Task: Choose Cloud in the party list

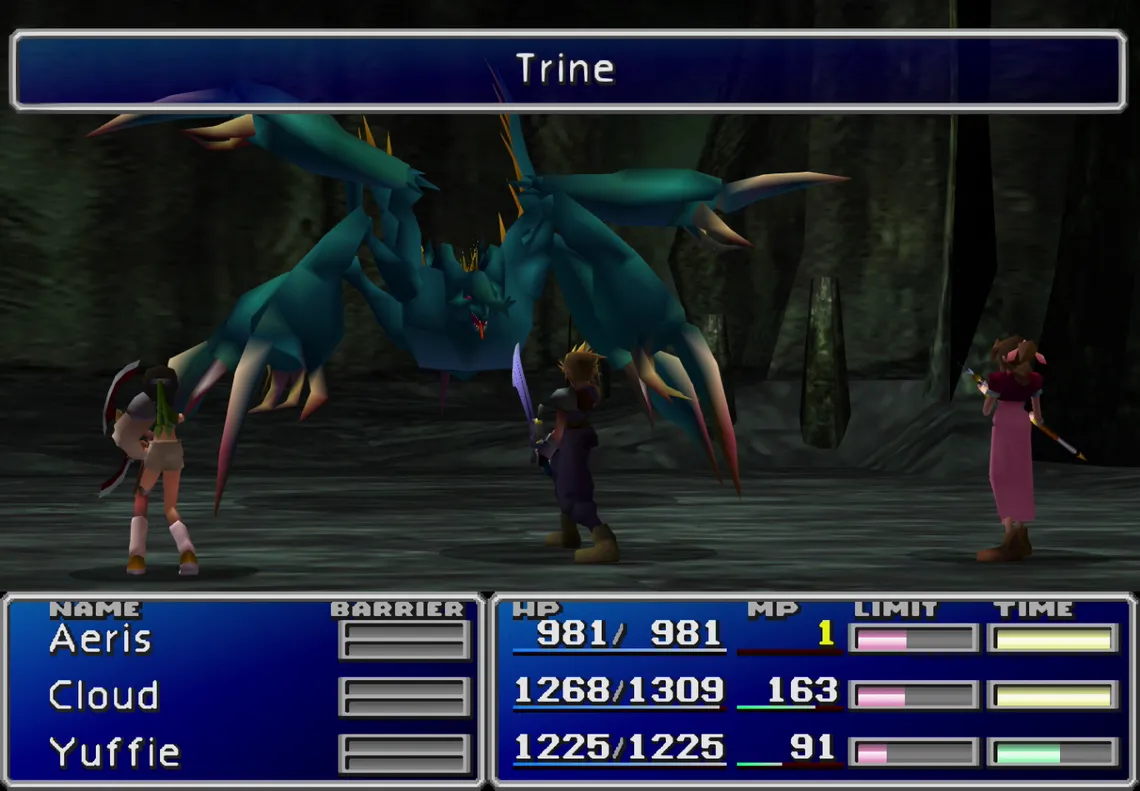Action: (x=104, y=696)
